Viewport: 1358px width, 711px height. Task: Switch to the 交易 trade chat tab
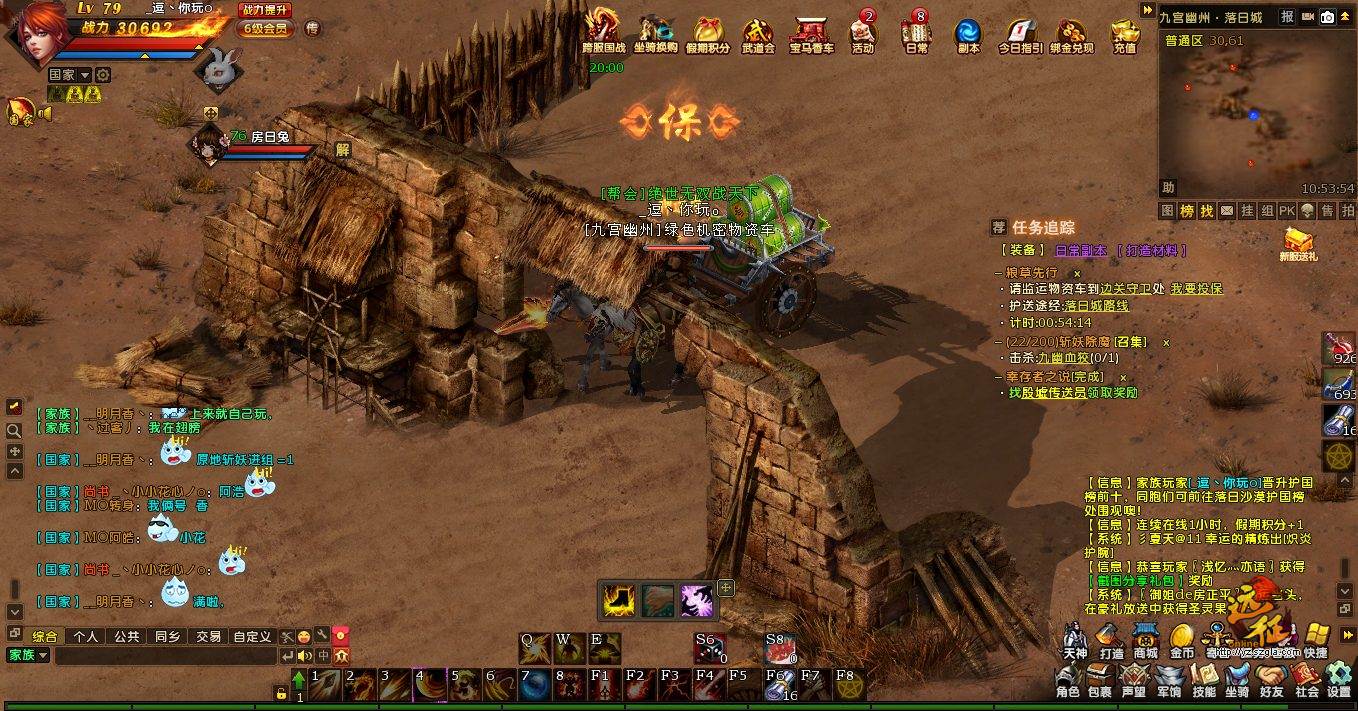pos(208,636)
